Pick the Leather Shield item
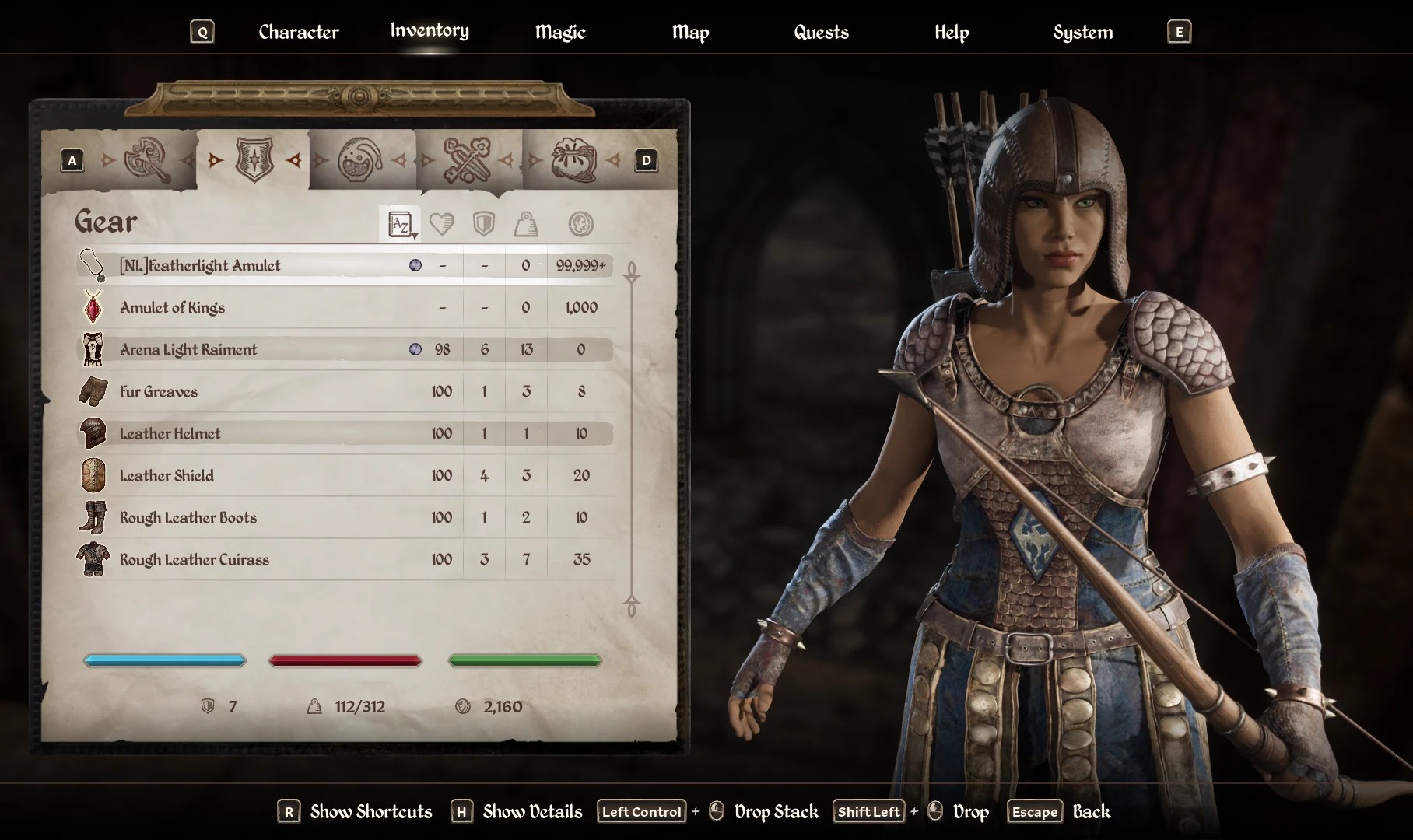The height and width of the screenshot is (840, 1413). [167, 476]
